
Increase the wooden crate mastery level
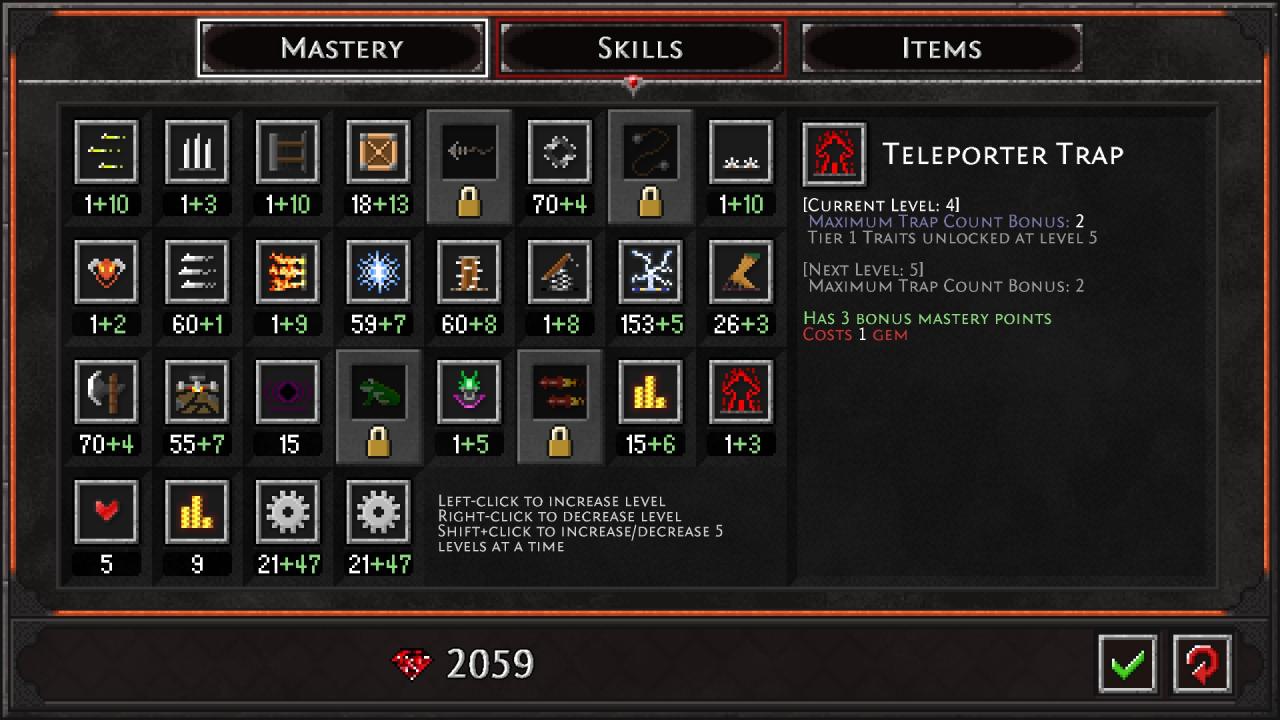click(x=378, y=152)
